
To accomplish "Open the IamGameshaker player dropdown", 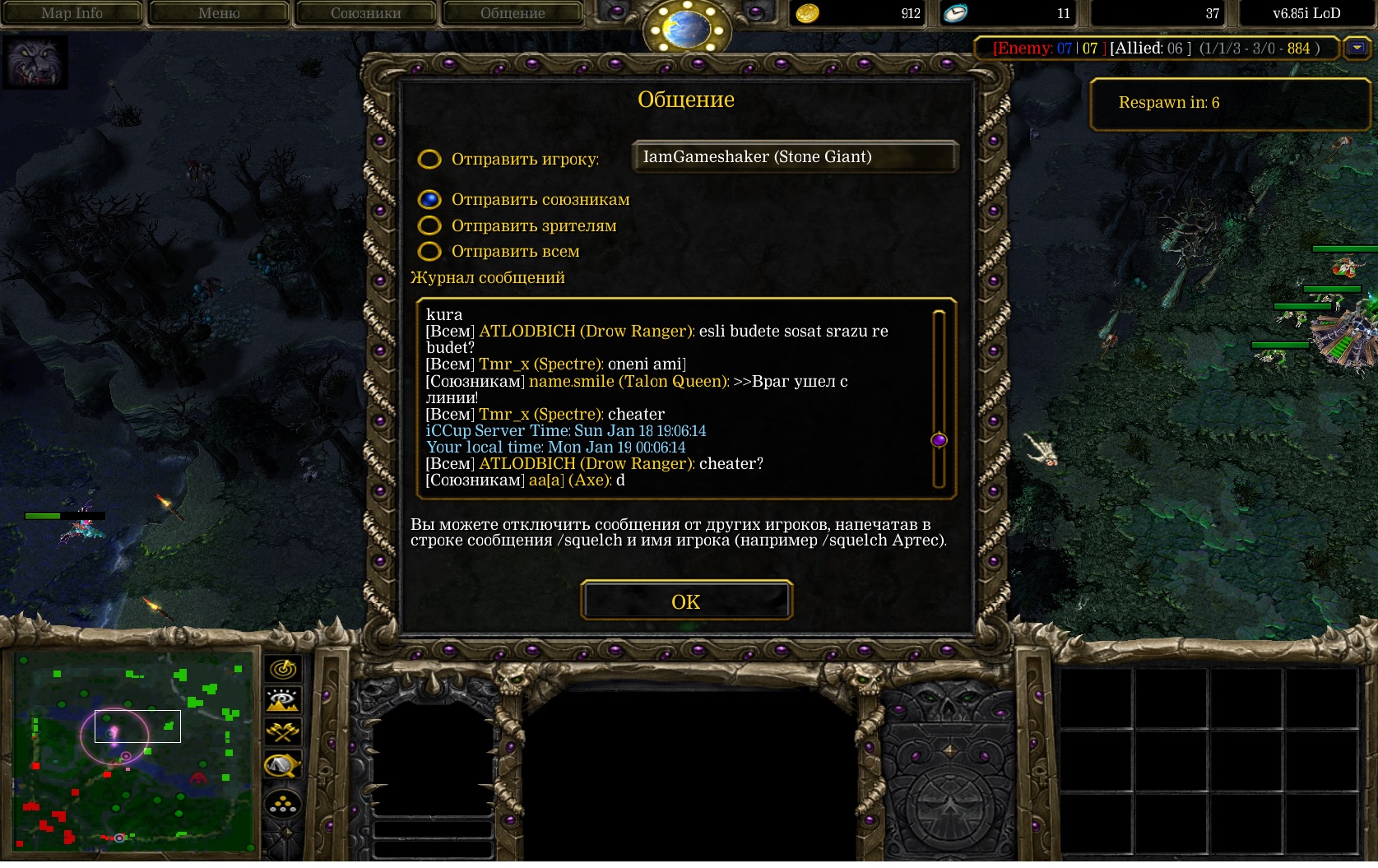I will [x=795, y=156].
